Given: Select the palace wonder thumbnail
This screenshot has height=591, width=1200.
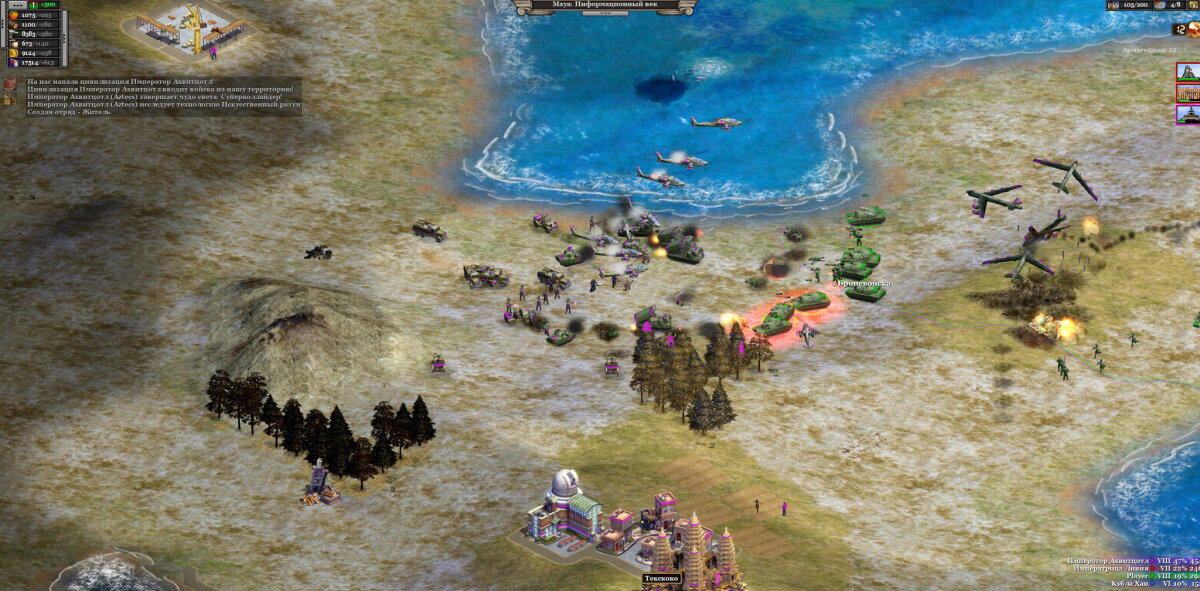Looking at the screenshot, I should point(1187,93).
